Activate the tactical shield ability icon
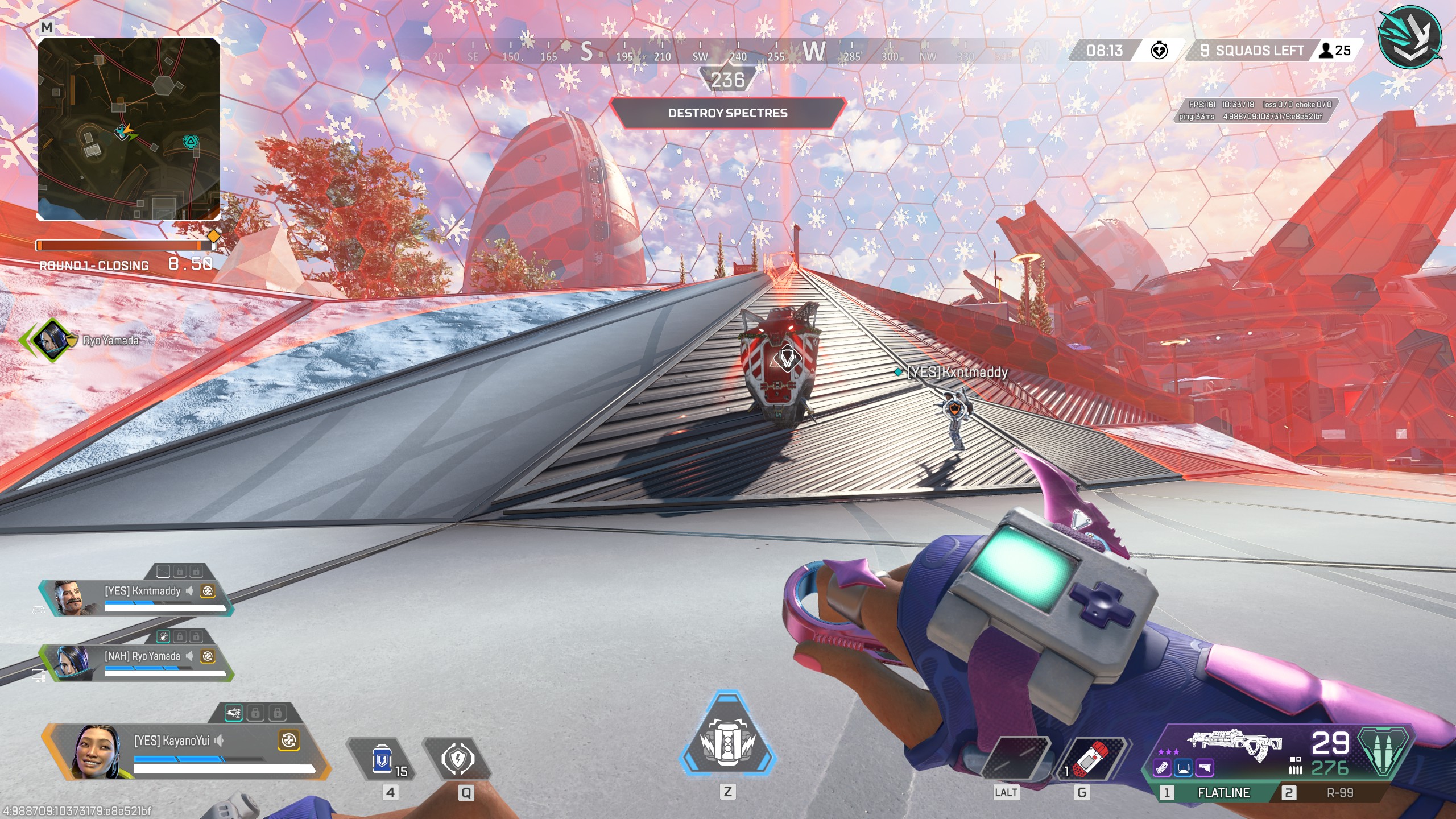Viewport: 1456px width, 819px height. point(457,759)
